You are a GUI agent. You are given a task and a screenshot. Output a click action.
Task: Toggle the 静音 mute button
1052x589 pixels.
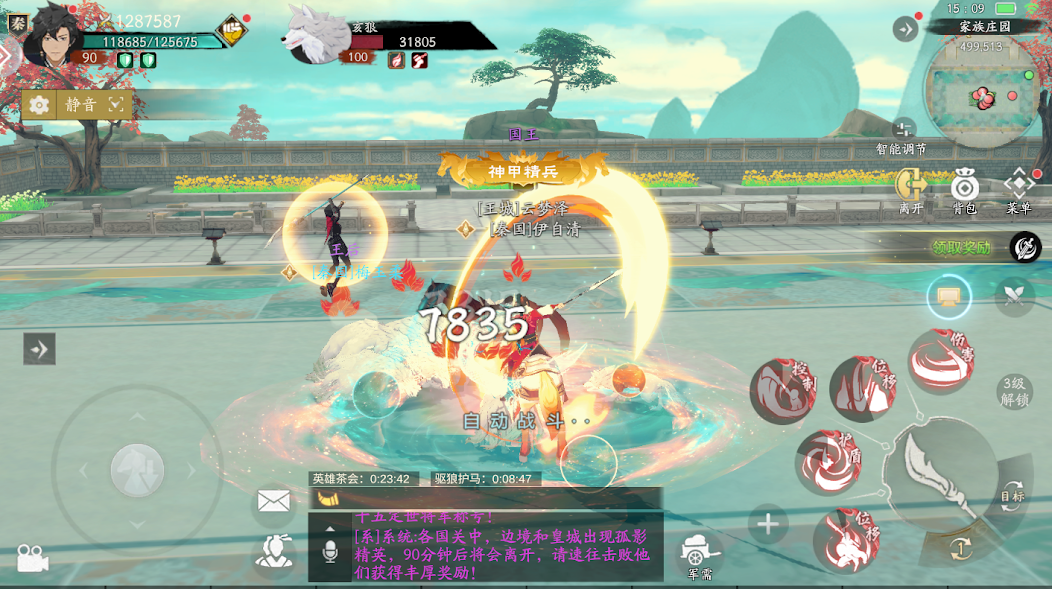[x=81, y=104]
